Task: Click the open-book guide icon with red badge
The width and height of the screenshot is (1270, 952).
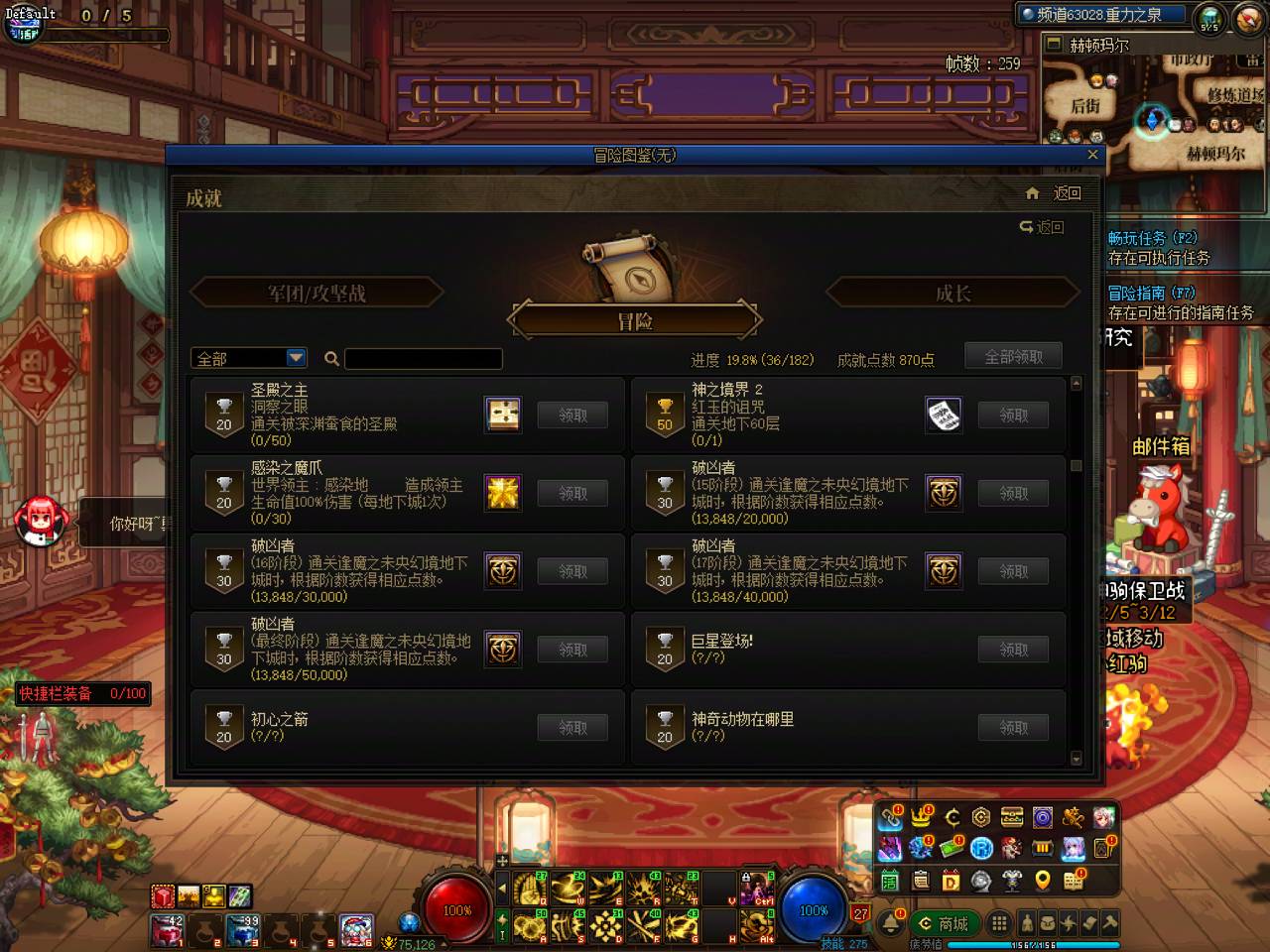Action: [1073, 881]
